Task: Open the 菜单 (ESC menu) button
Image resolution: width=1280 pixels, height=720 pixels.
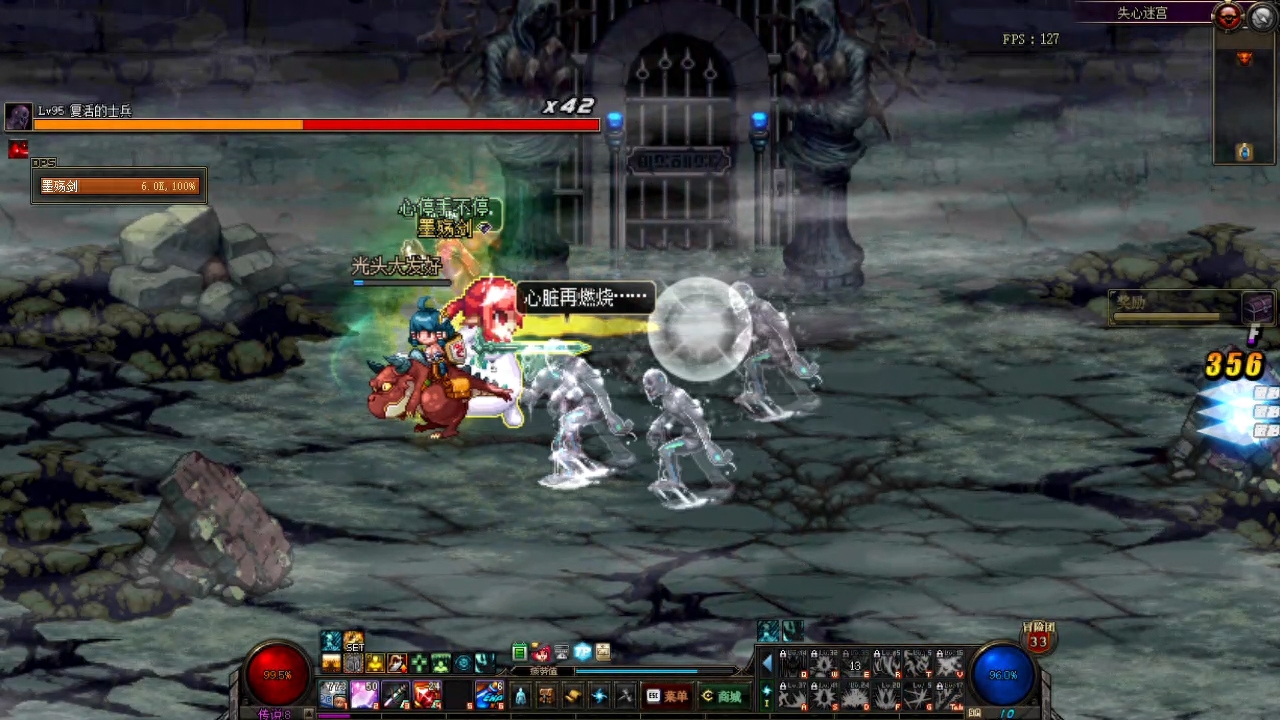Action: [x=668, y=696]
